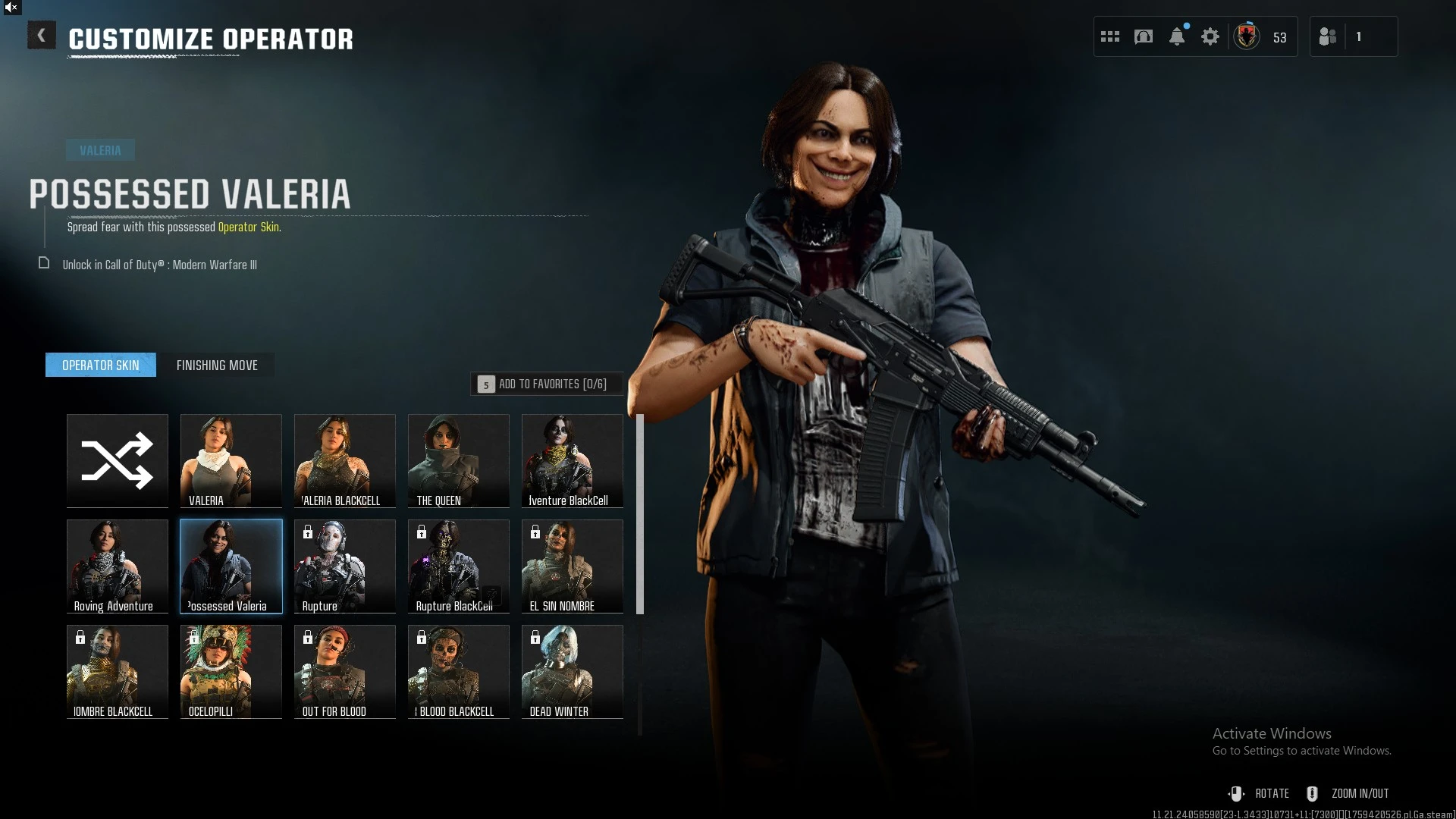1456x819 pixels.
Task: Switch to the Finishing Move tab
Action: point(217,365)
